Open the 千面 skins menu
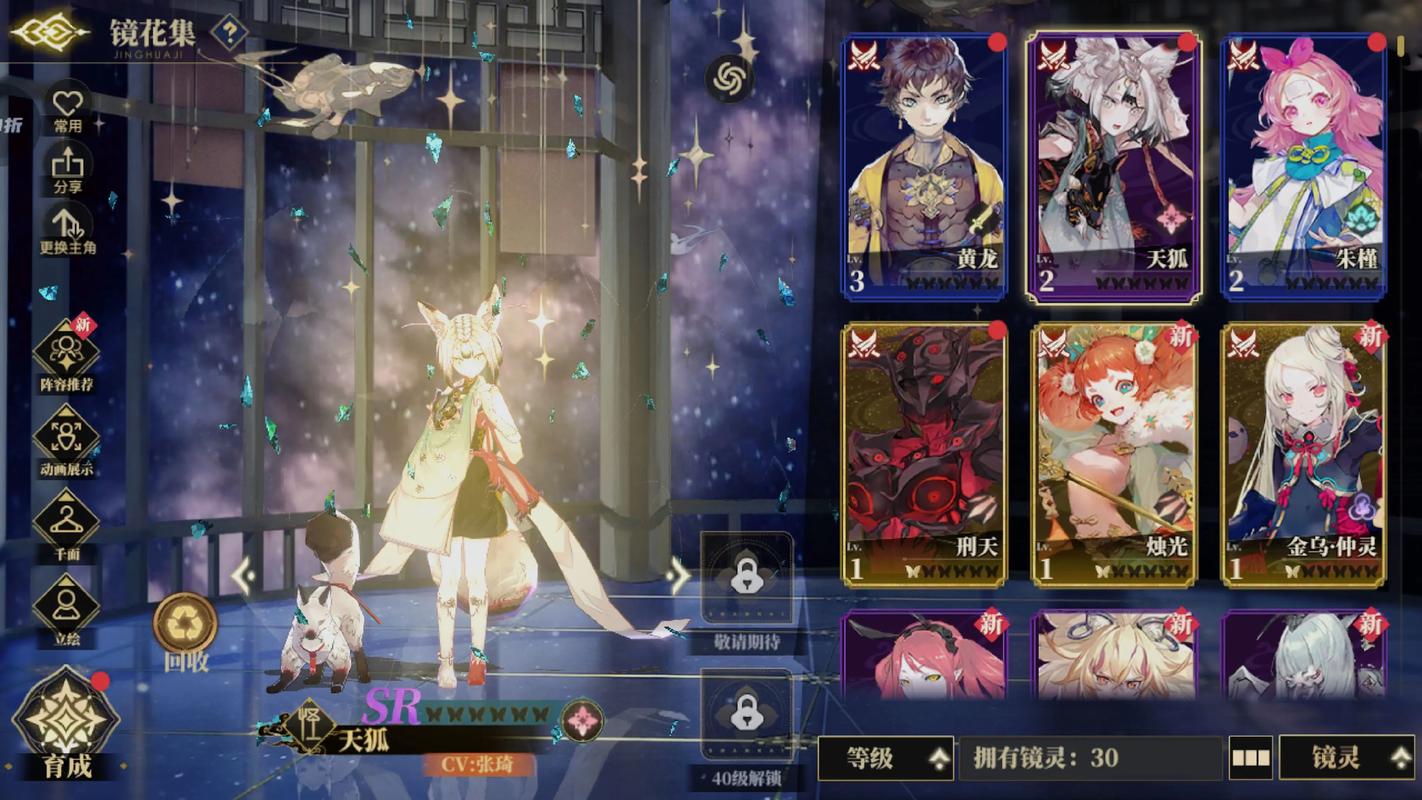Viewport: 1422px width, 800px height. (x=67, y=524)
